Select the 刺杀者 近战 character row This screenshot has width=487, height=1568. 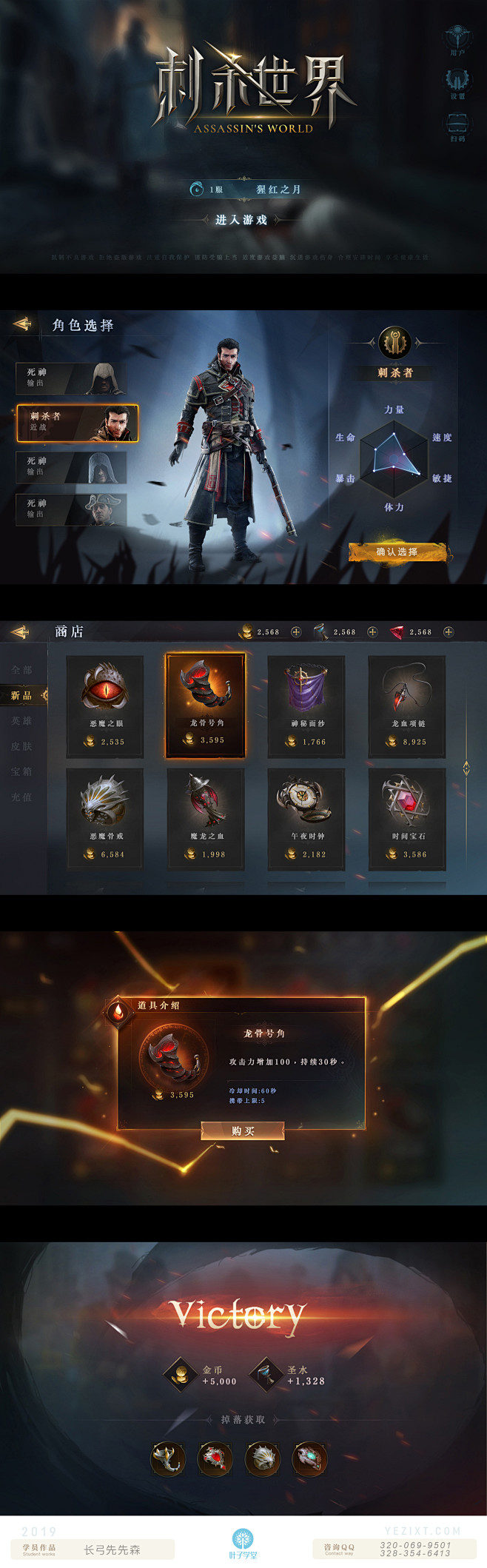[x=78, y=423]
